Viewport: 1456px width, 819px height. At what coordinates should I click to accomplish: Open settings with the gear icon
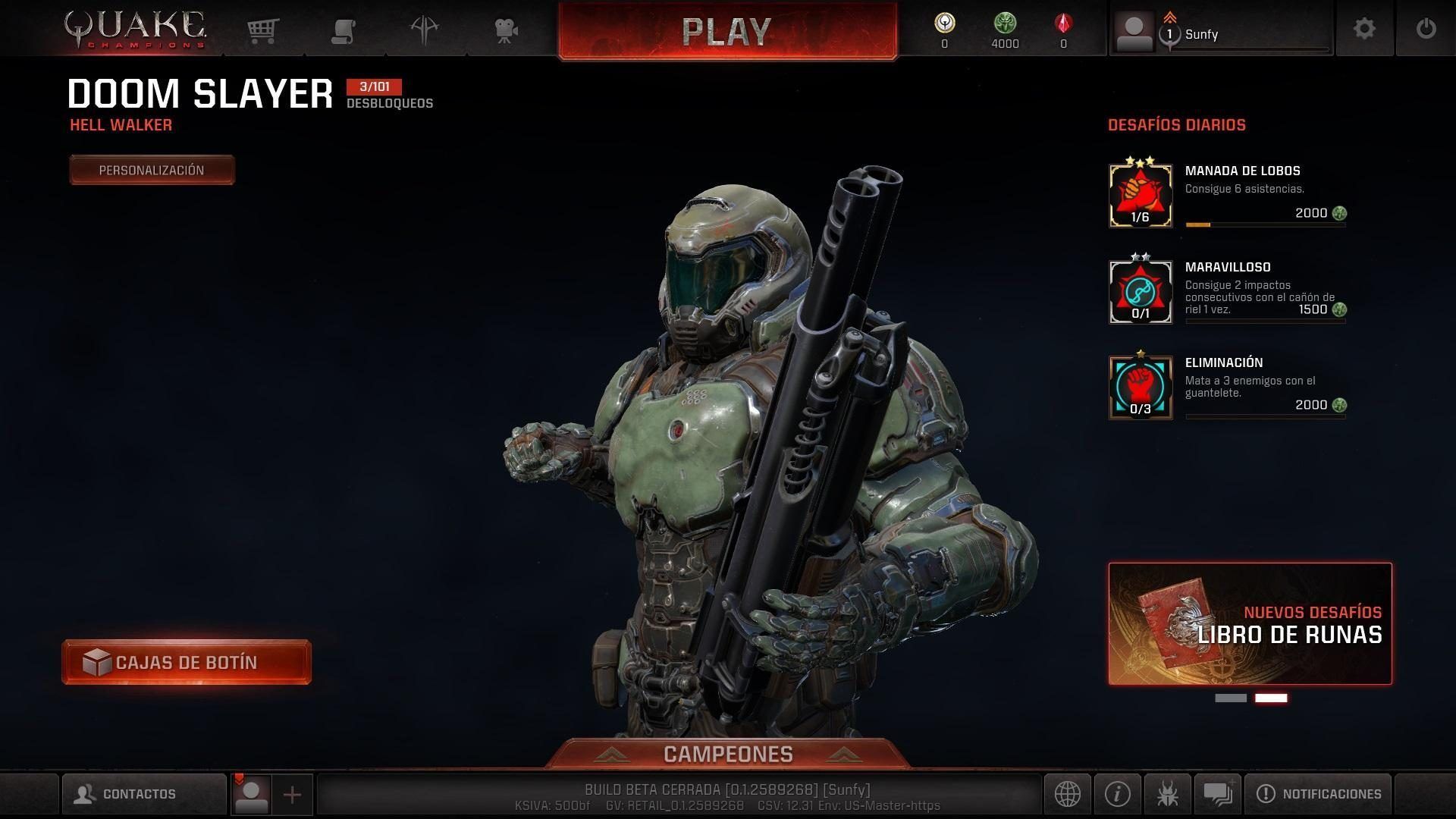(x=1364, y=29)
